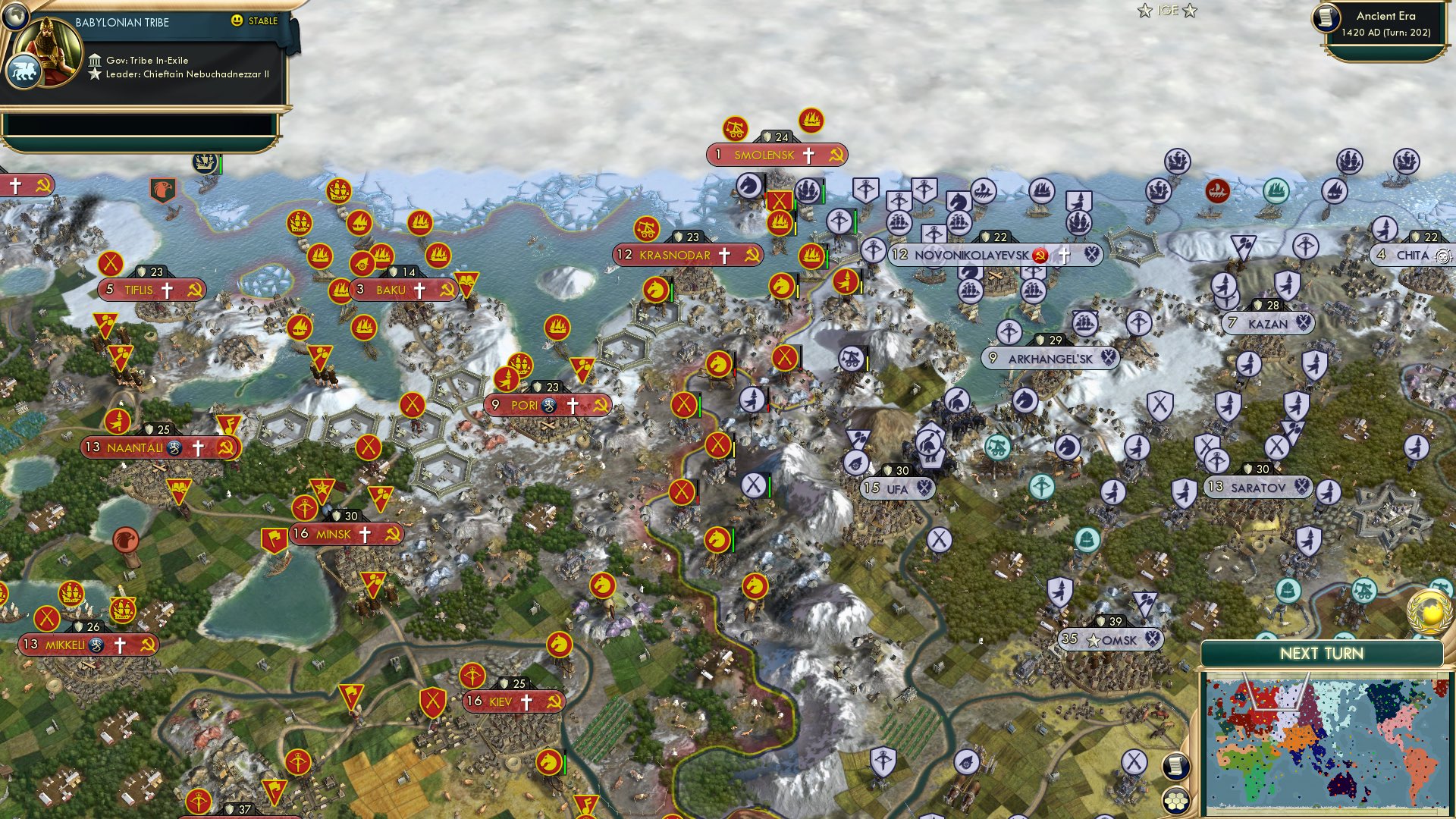Click the hexagon tiles icon near the minimap
Image resolution: width=1456 pixels, height=819 pixels.
(1175, 800)
